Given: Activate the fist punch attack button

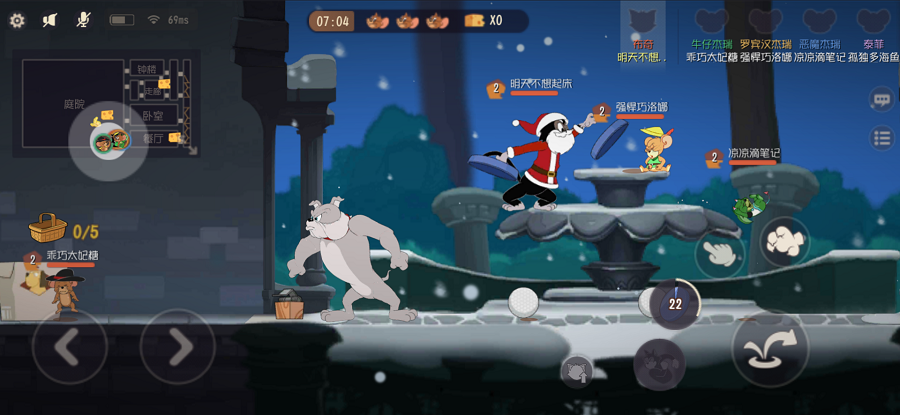Looking at the screenshot, I should pos(785,240).
